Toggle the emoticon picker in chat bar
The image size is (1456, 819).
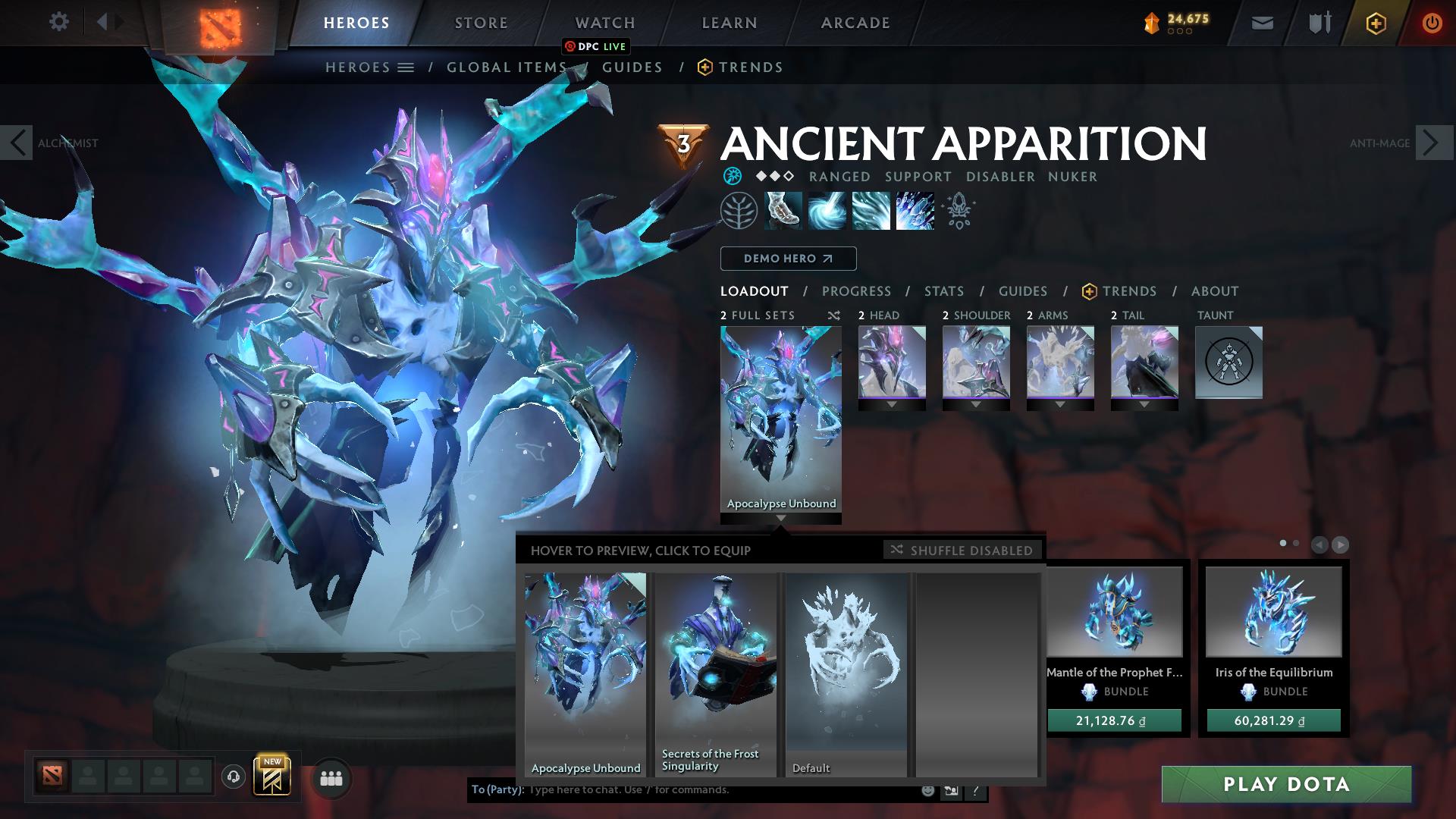point(927,789)
